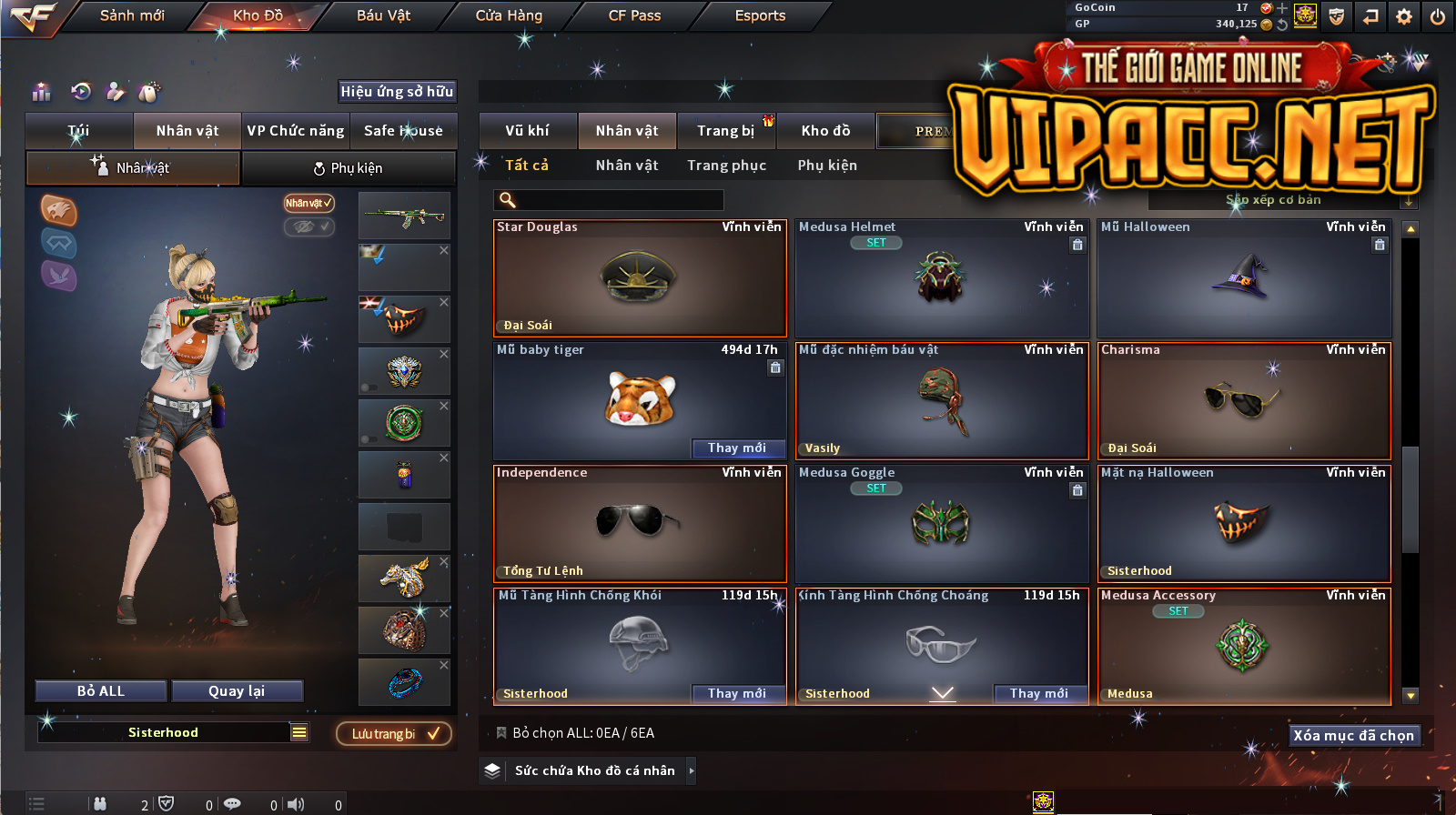Open the CF Pass menu

pyautogui.click(x=634, y=15)
